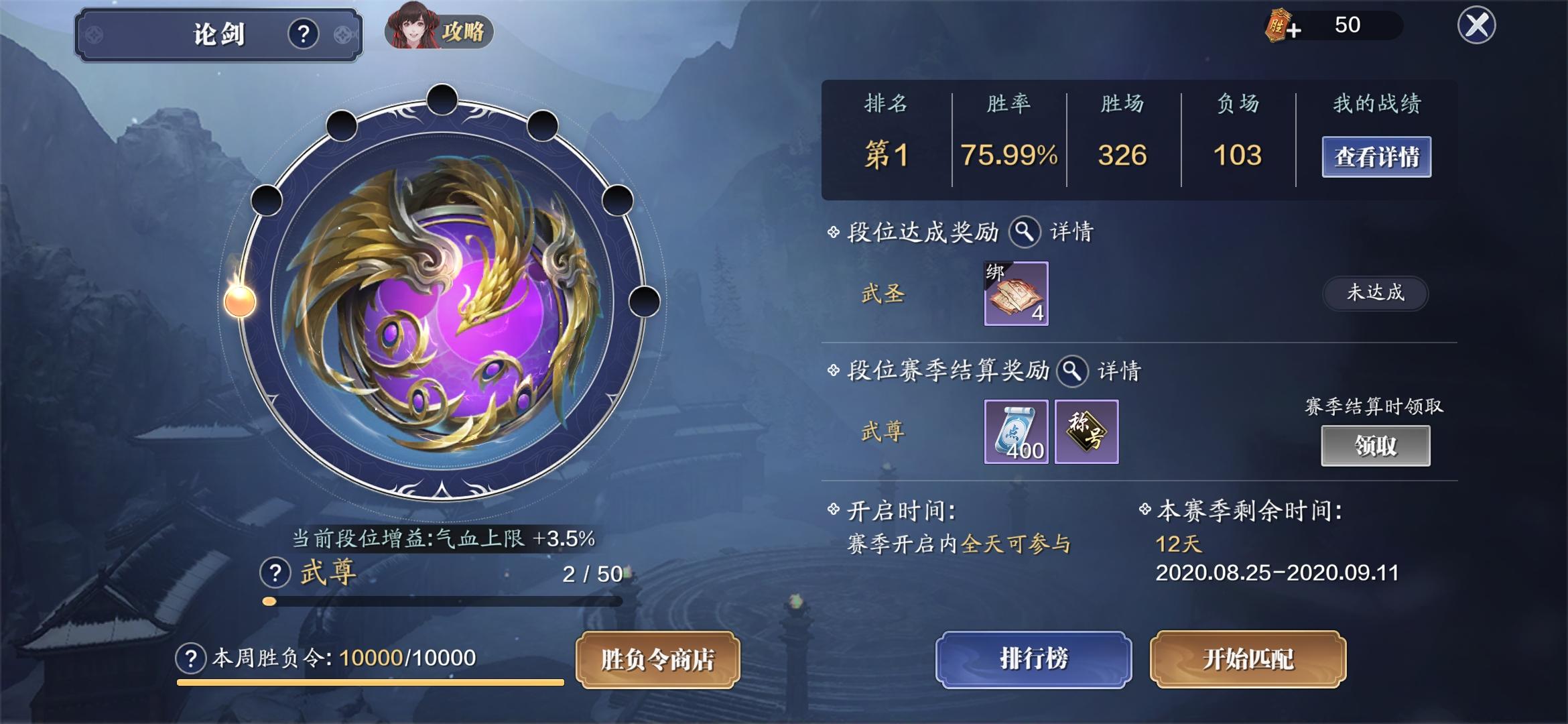This screenshot has width=1568, height=724.
Task: Open 查看详情 under 我的战绩
Action: (1377, 156)
